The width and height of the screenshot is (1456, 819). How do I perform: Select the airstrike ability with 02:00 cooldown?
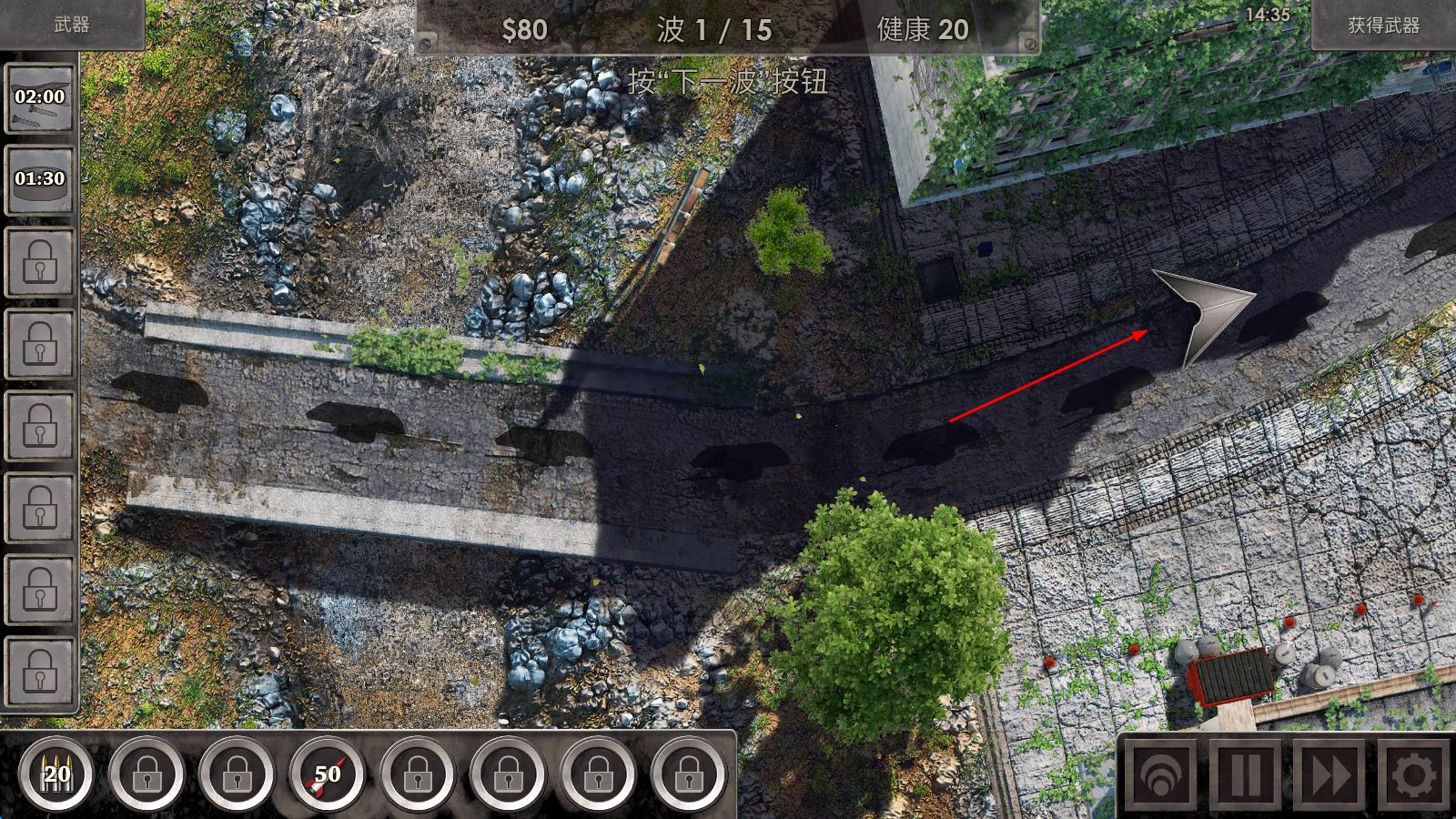tap(40, 98)
